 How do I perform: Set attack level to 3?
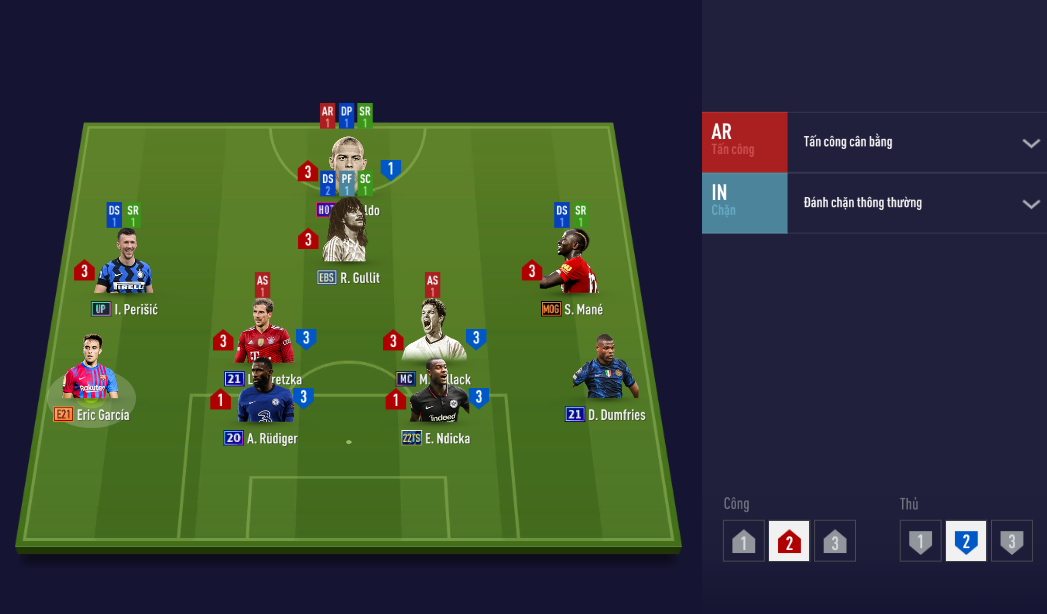pos(835,542)
